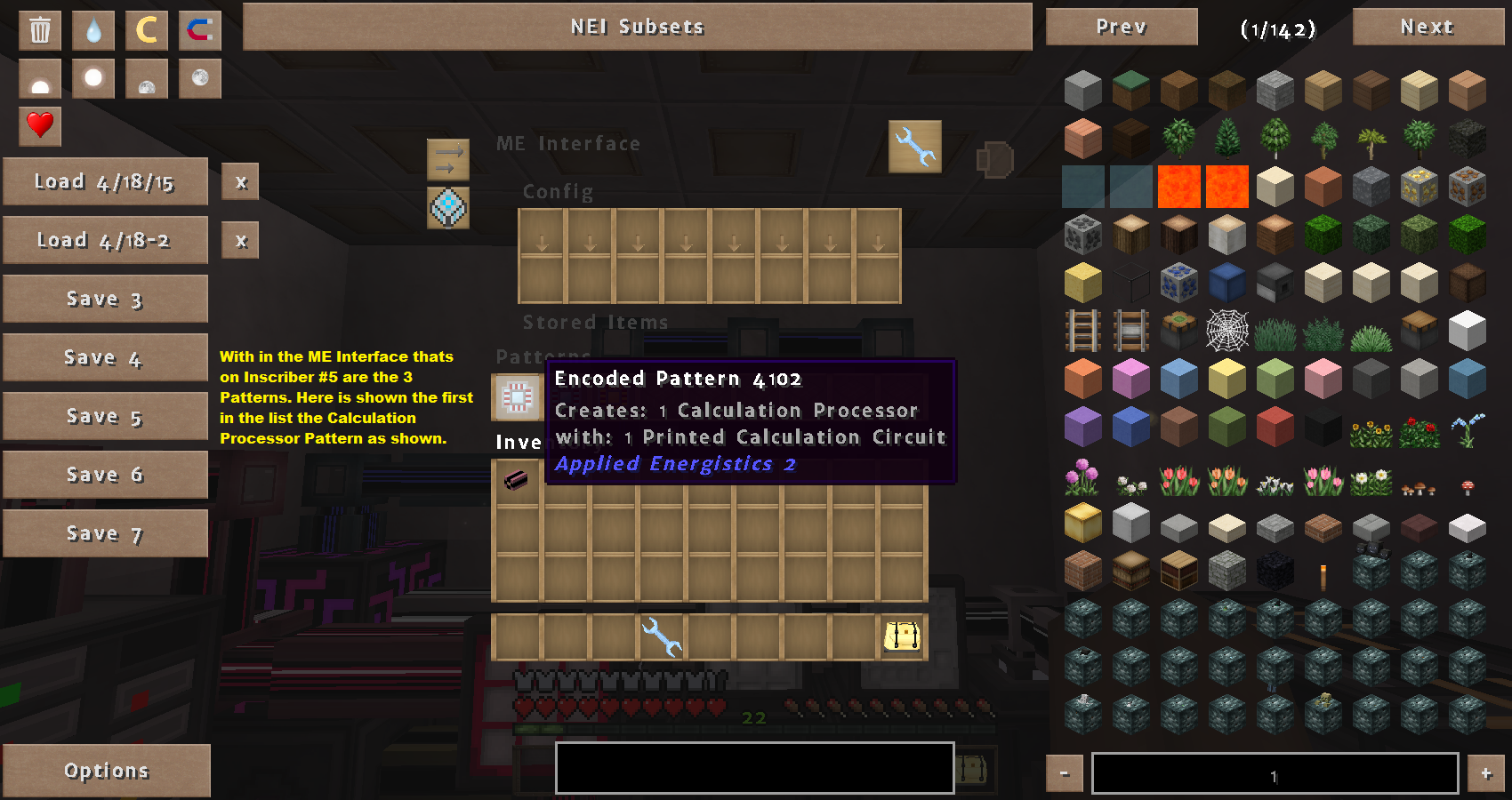Click the wrench button in ME Interface
The height and width of the screenshot is (800, 1512).
click(x=915, y=146)
